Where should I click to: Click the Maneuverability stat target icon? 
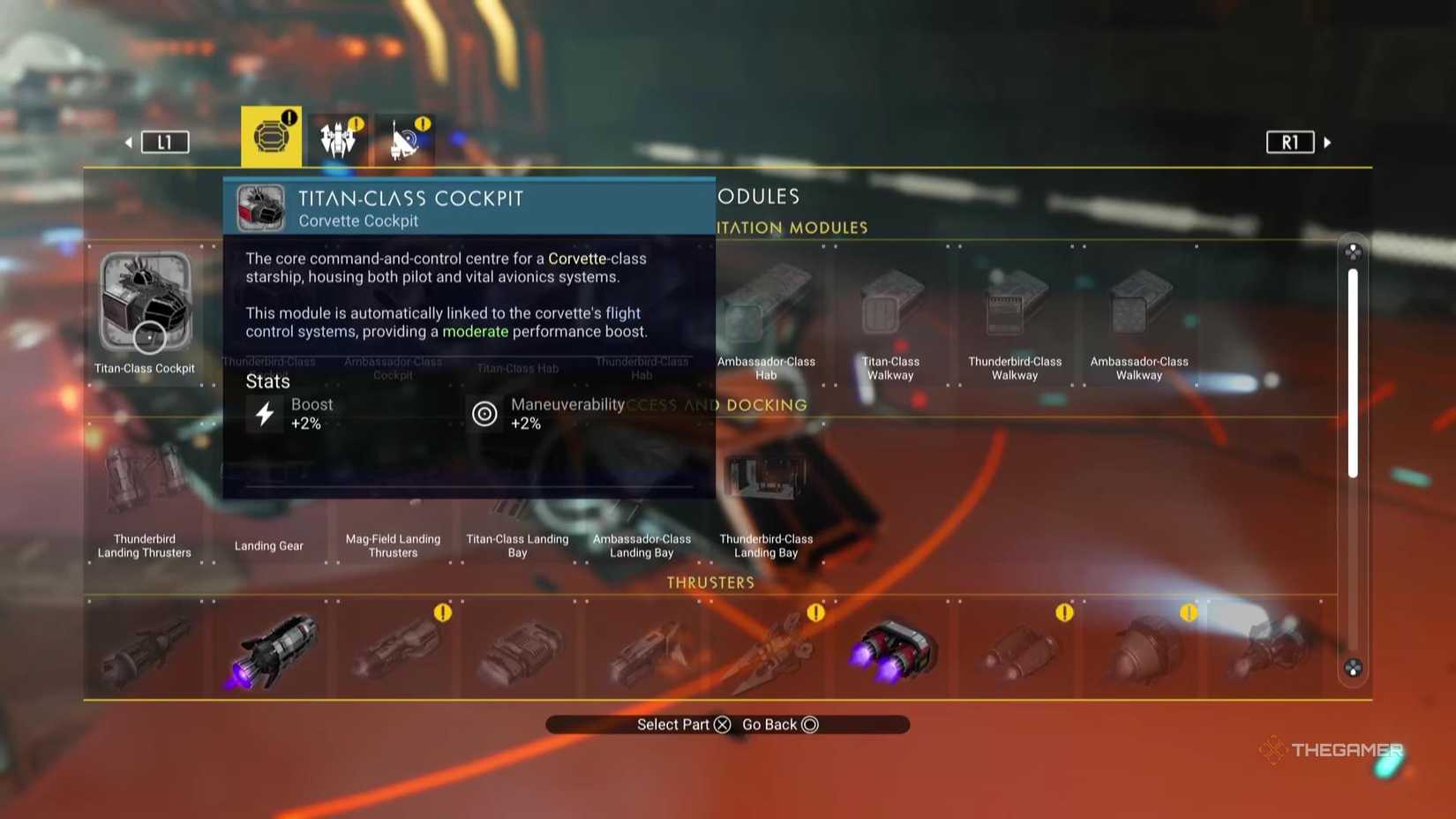pyautogui.click(x=484, y=412)
